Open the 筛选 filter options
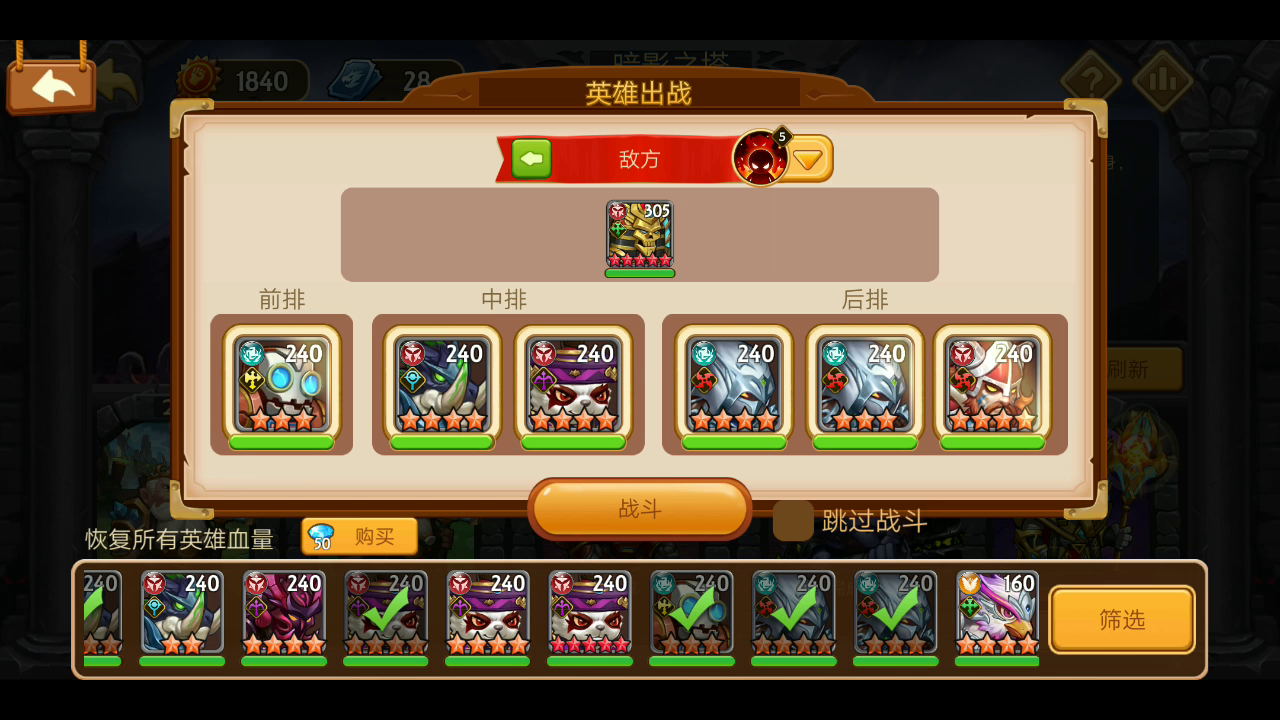Screen dimensions: 1280x720 coord(1122,618)
